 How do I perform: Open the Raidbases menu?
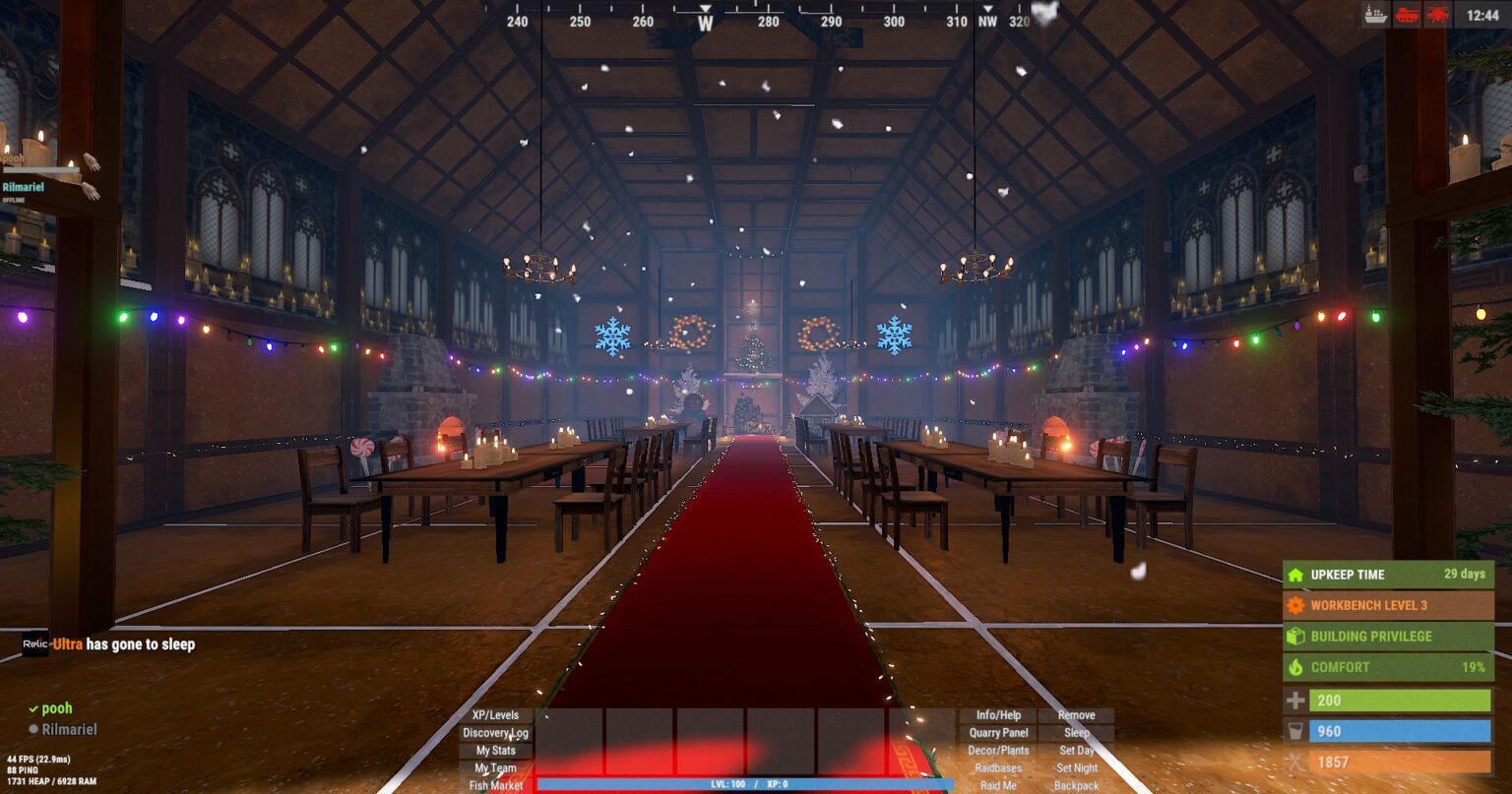tap(998, 768)
